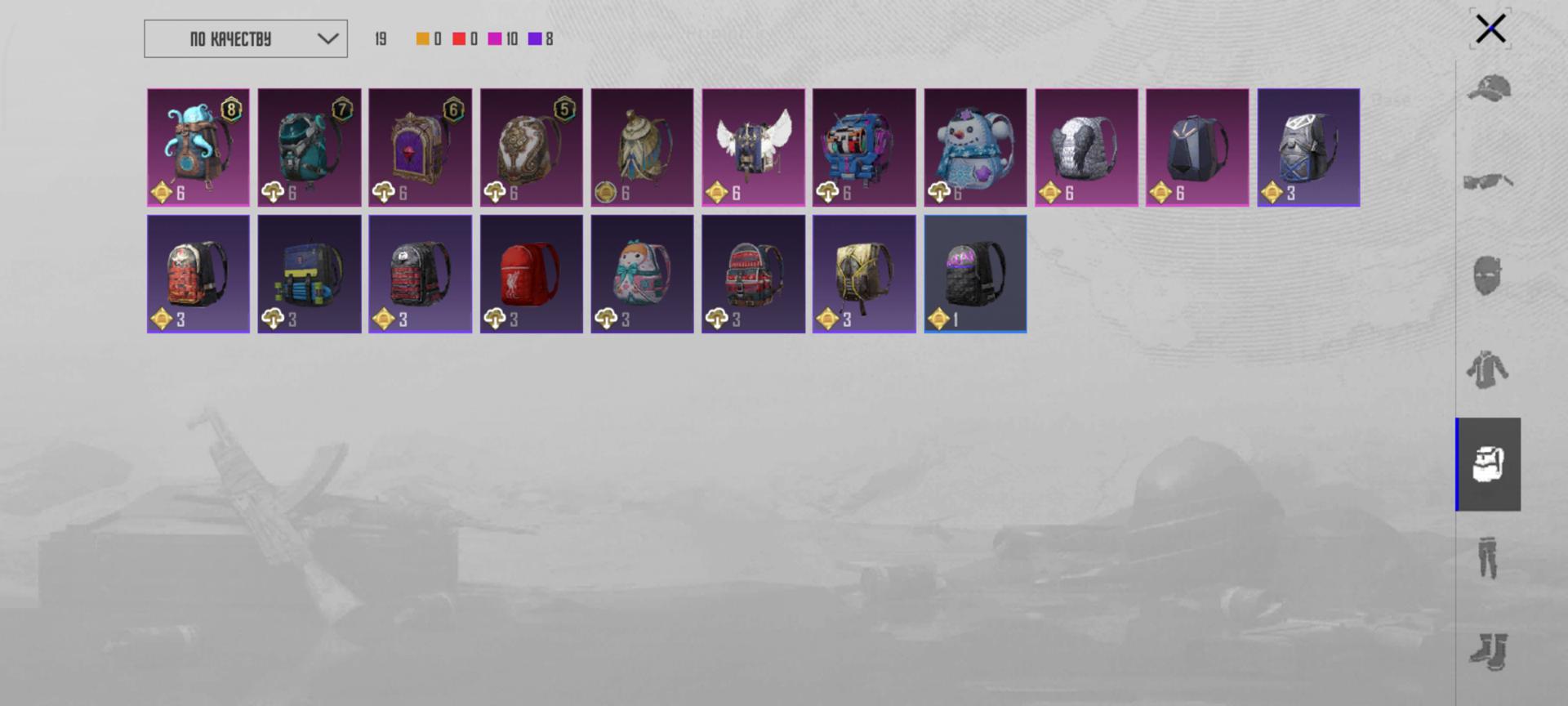The width and height of the screenshot is (1568, 706).
Task: Open the glasses category tab
Action: [1489, 181]
